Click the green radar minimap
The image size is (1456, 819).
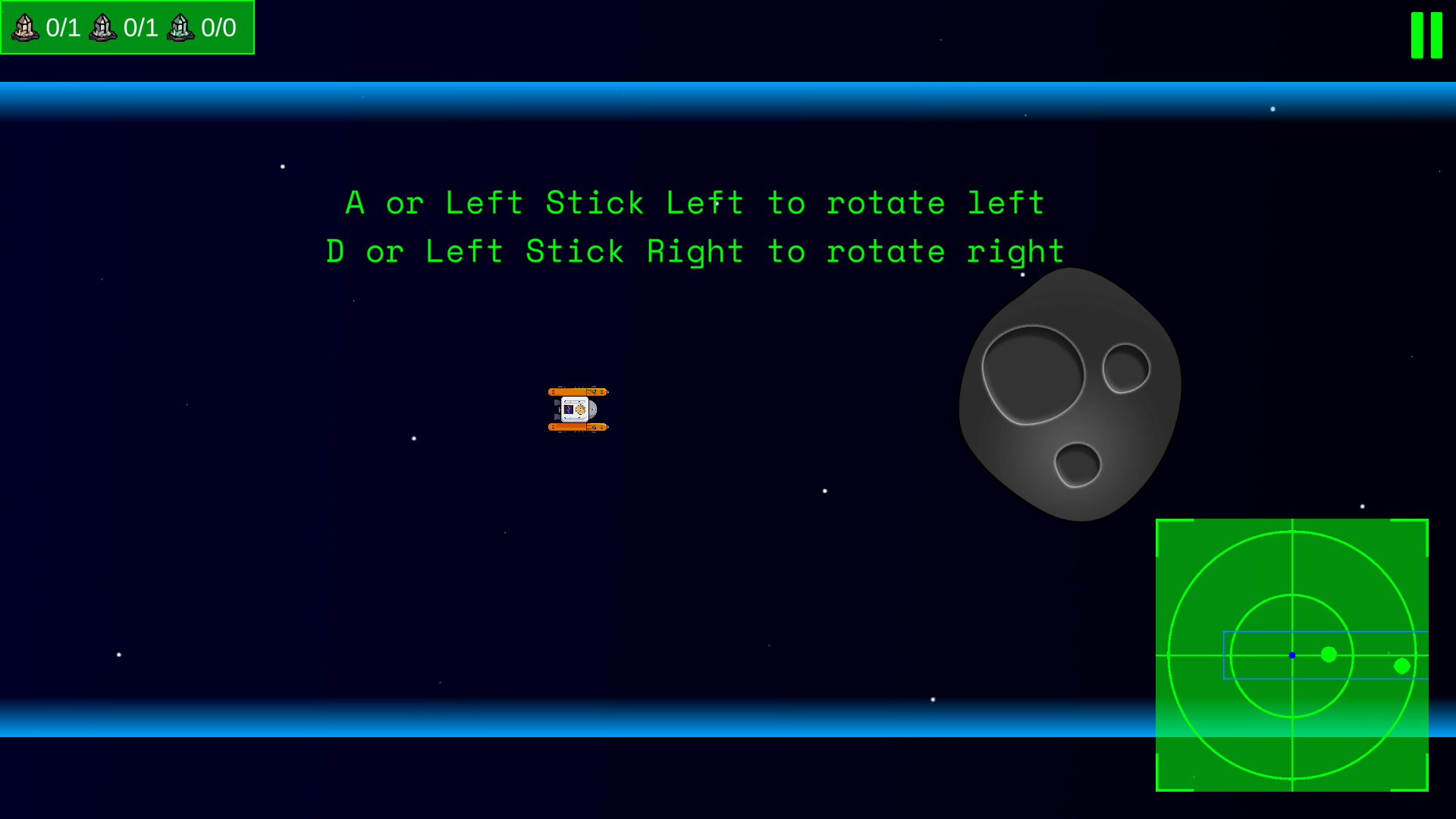click(1291, 654)
